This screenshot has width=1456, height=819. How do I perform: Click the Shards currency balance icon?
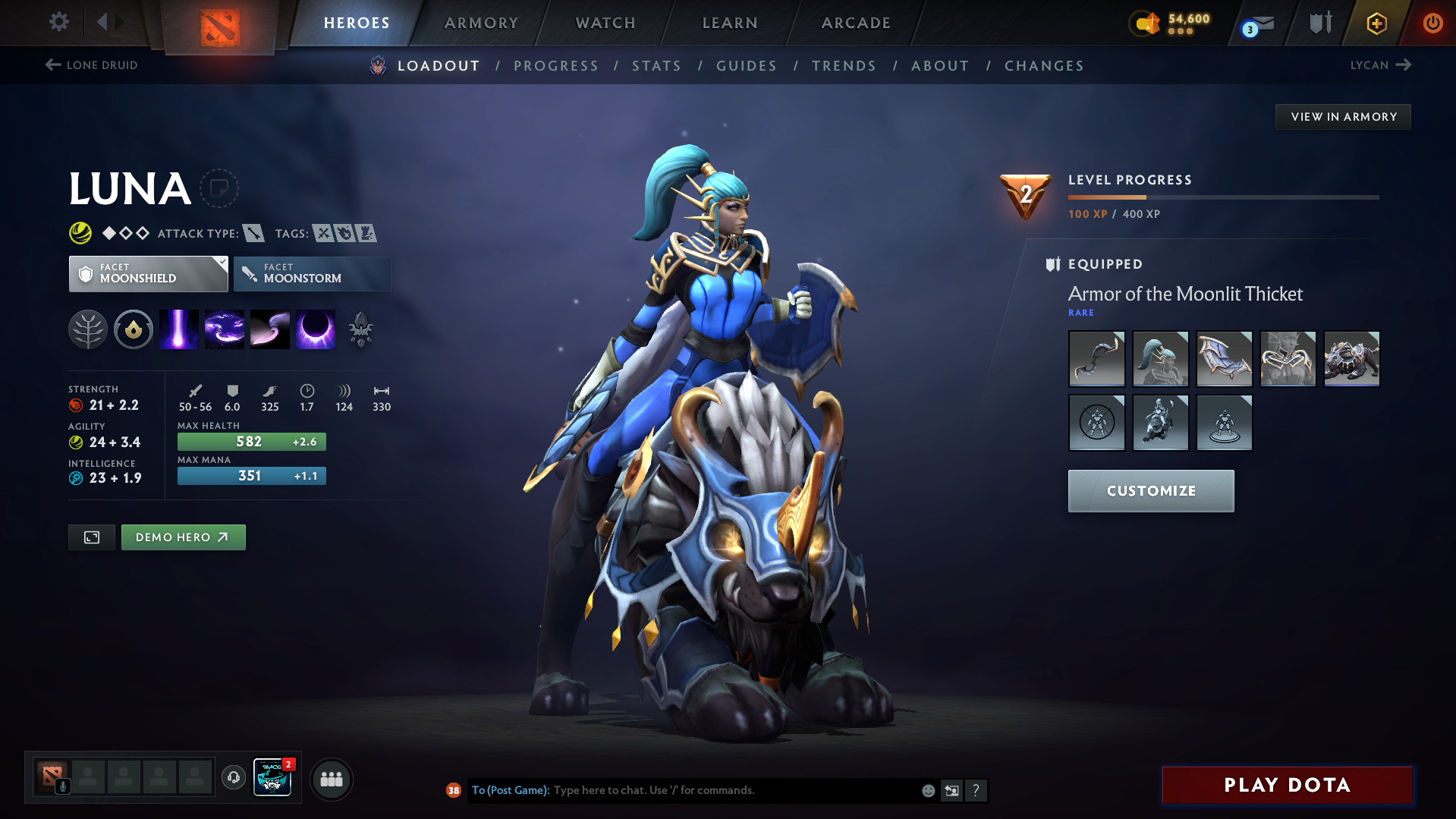click(x=1144, y=24)
